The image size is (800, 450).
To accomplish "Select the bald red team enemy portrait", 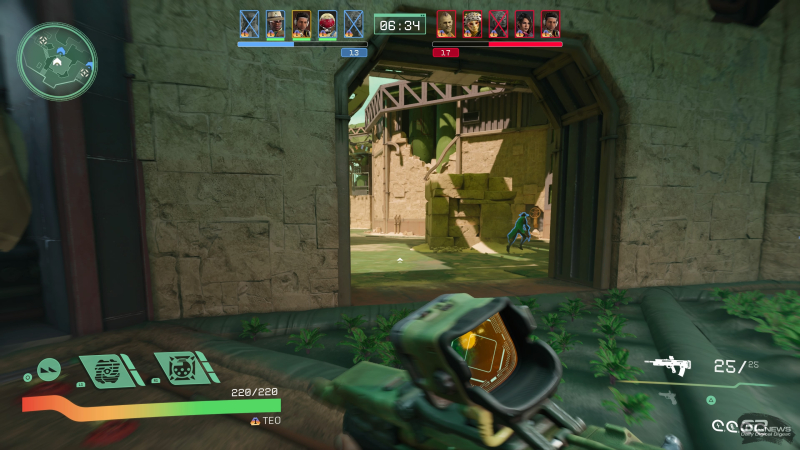I will 446,23.
